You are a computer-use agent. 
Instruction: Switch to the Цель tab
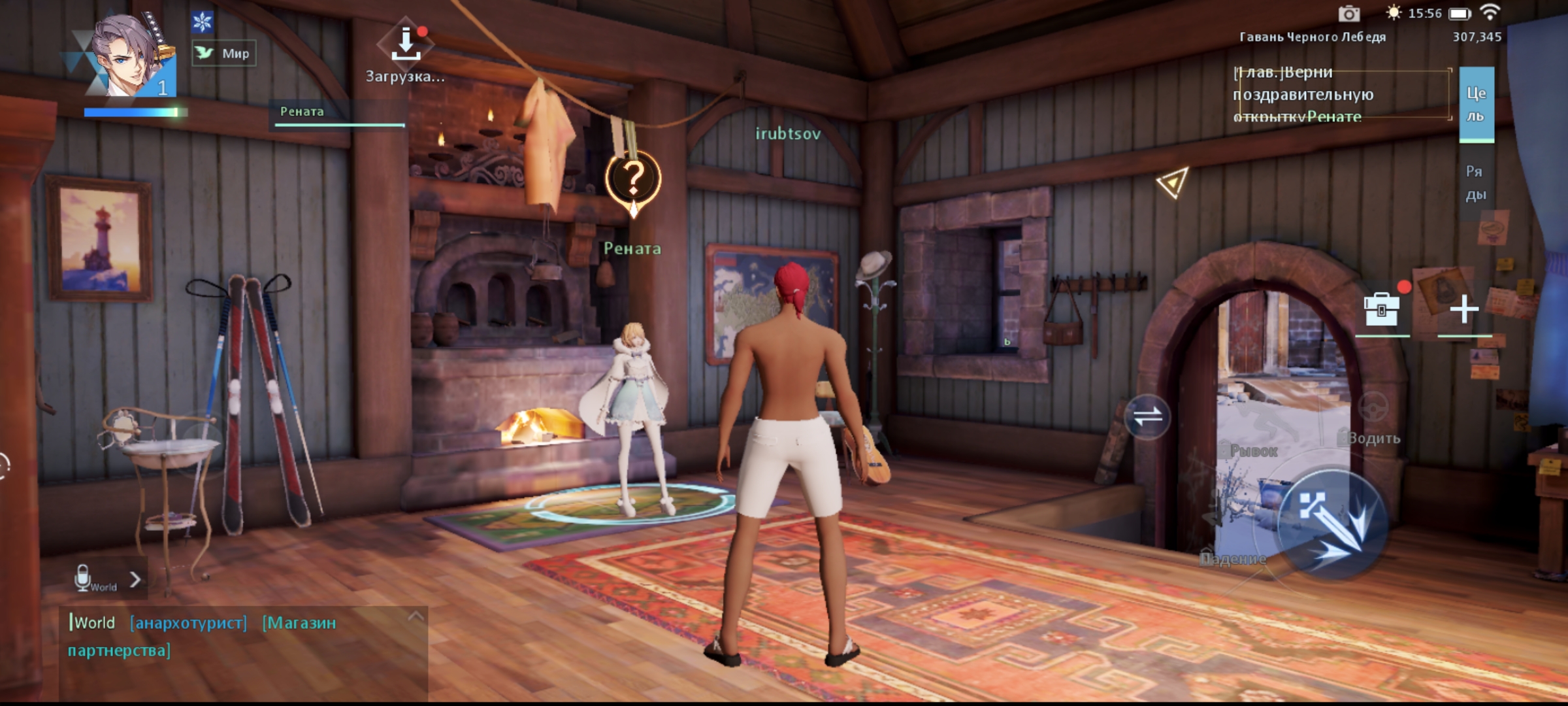pyautogui.click(x=1476, y=105)
